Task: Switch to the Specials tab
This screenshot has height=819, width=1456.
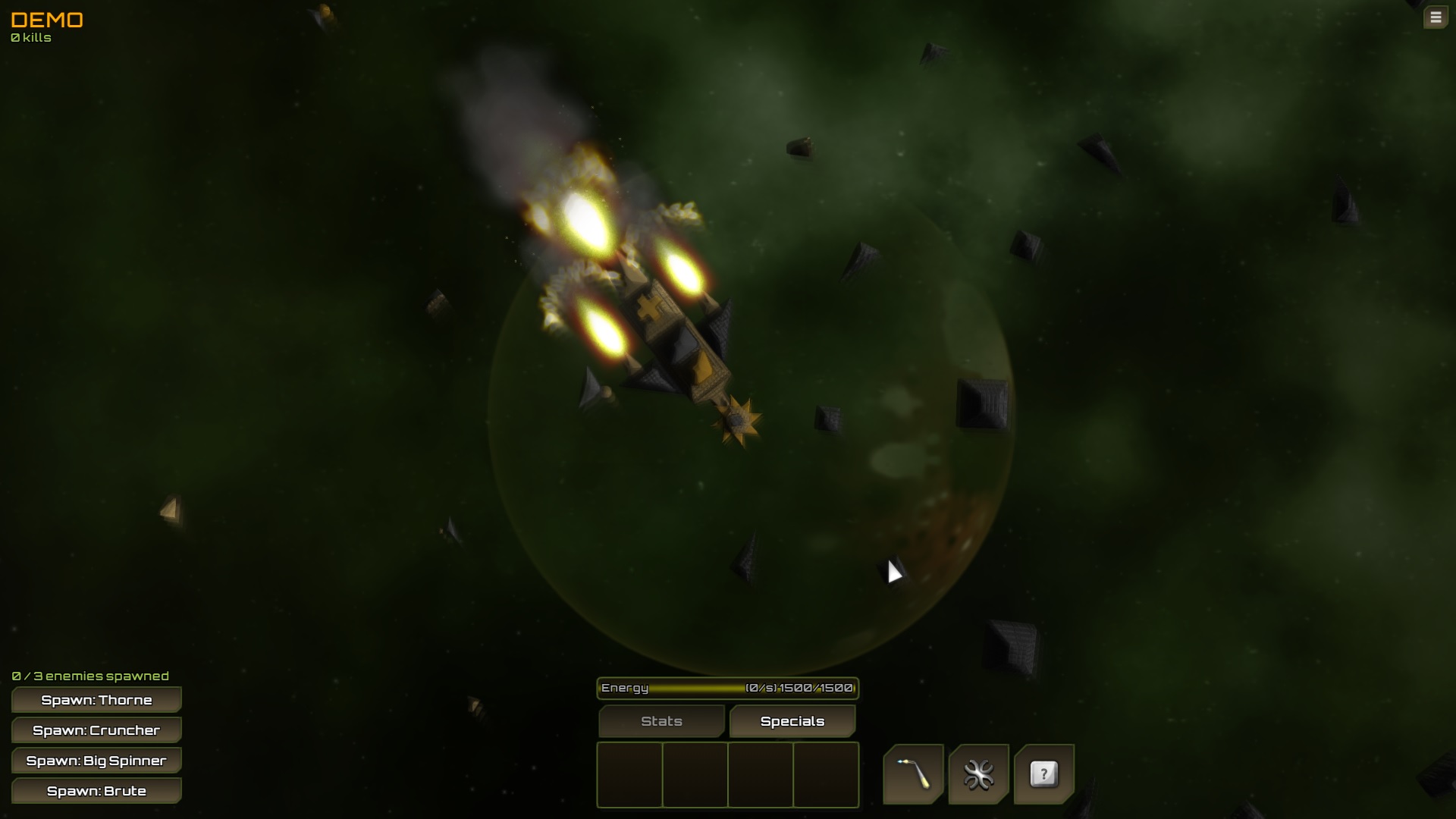Action: click(792, 721)
